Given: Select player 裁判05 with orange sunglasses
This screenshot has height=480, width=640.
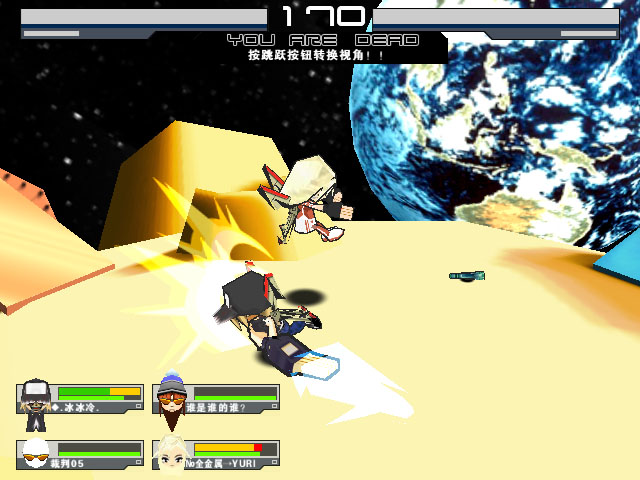Looking at the screenshot, I should click(x=37, y=453).
